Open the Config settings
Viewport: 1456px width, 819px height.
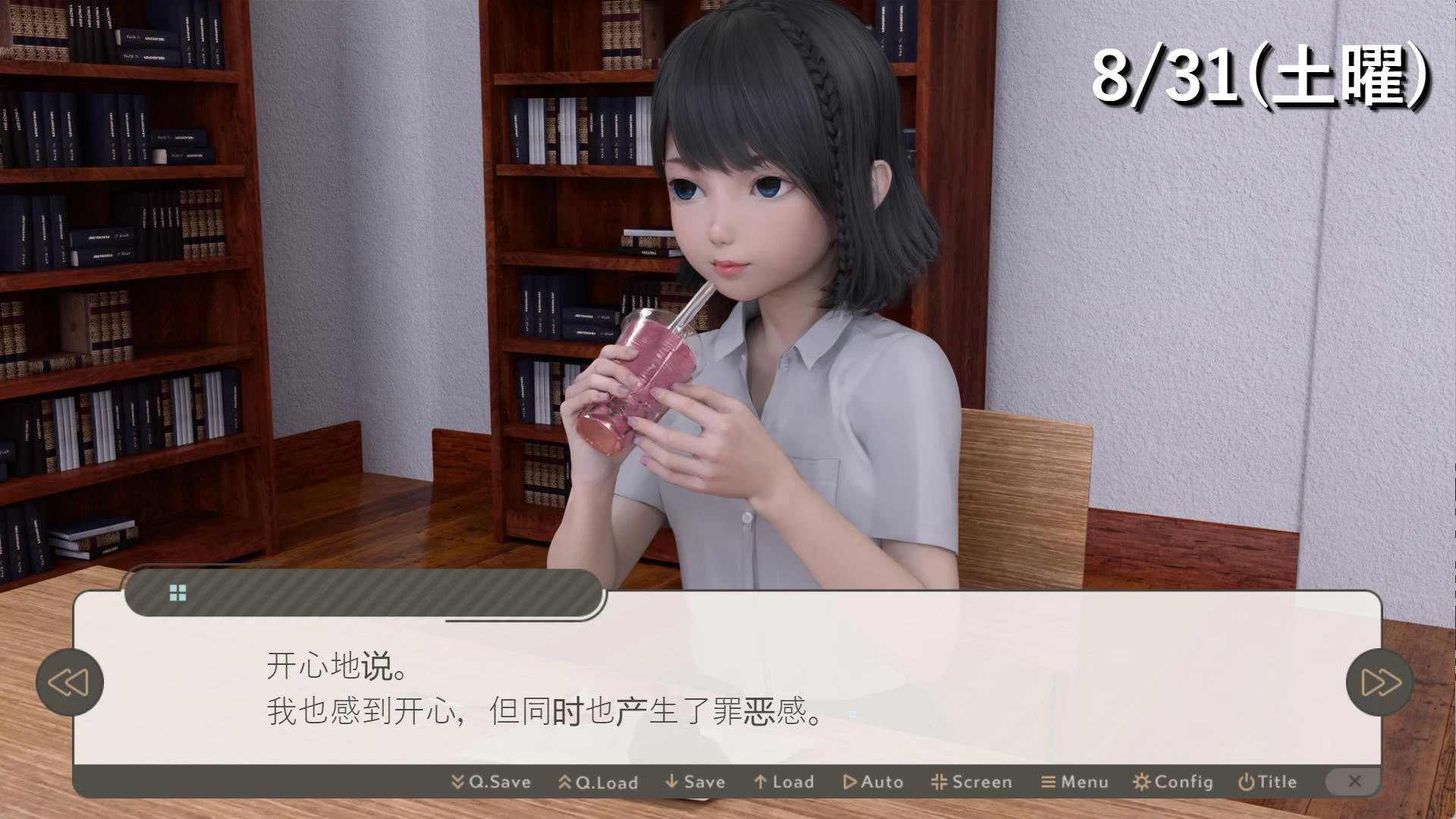pyautogui.click(x=1172, y=782)
